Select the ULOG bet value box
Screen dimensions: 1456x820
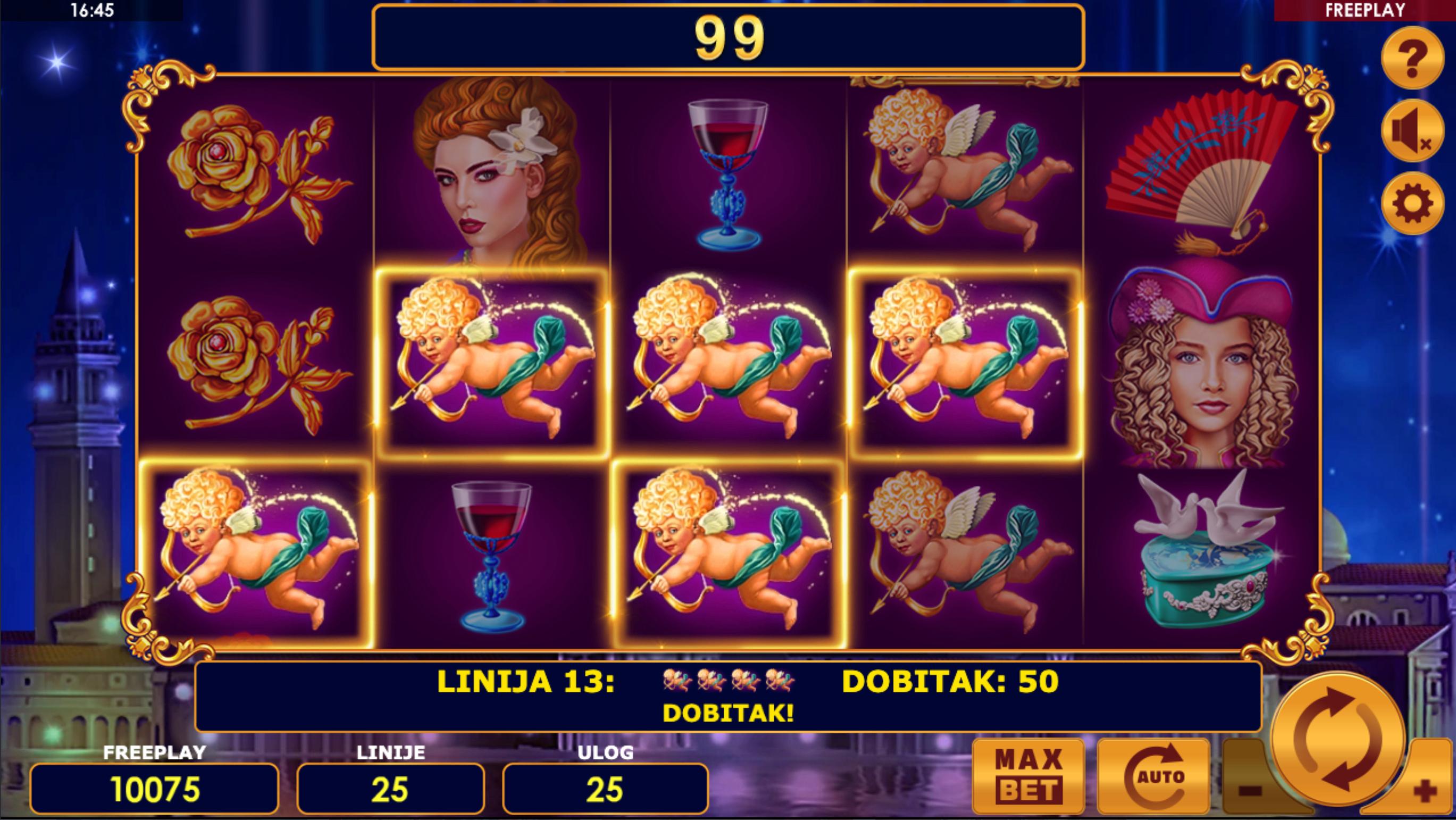coord(605,789)
